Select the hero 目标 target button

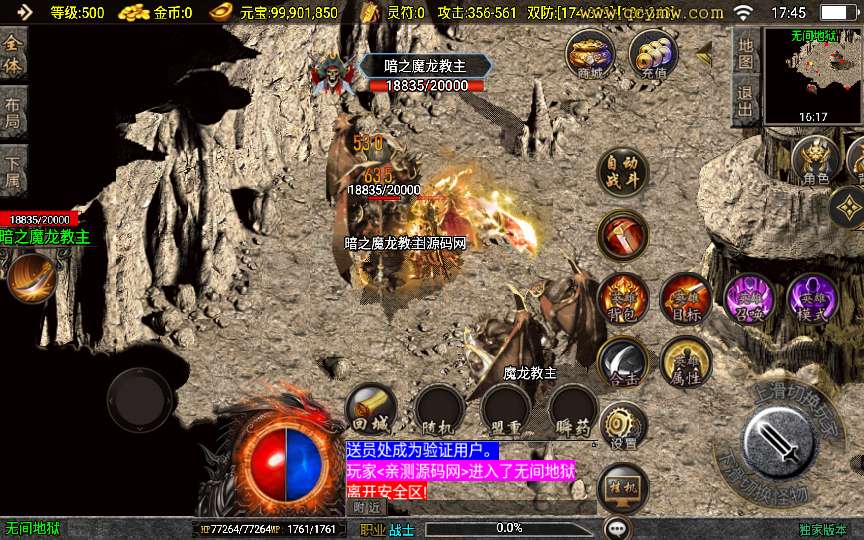[x=686, y=299]
